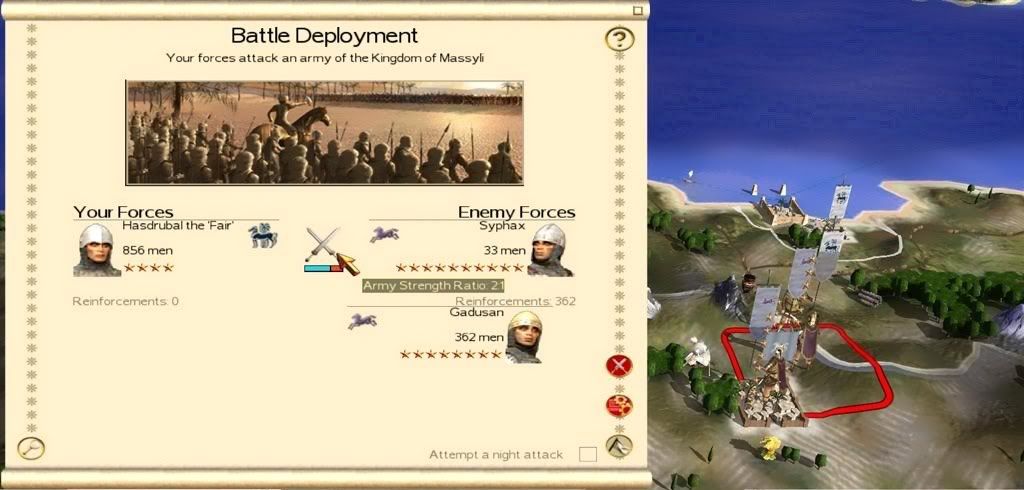
Task: Tick the Attempt a night attack checkbox
Action: pos(588,454)
